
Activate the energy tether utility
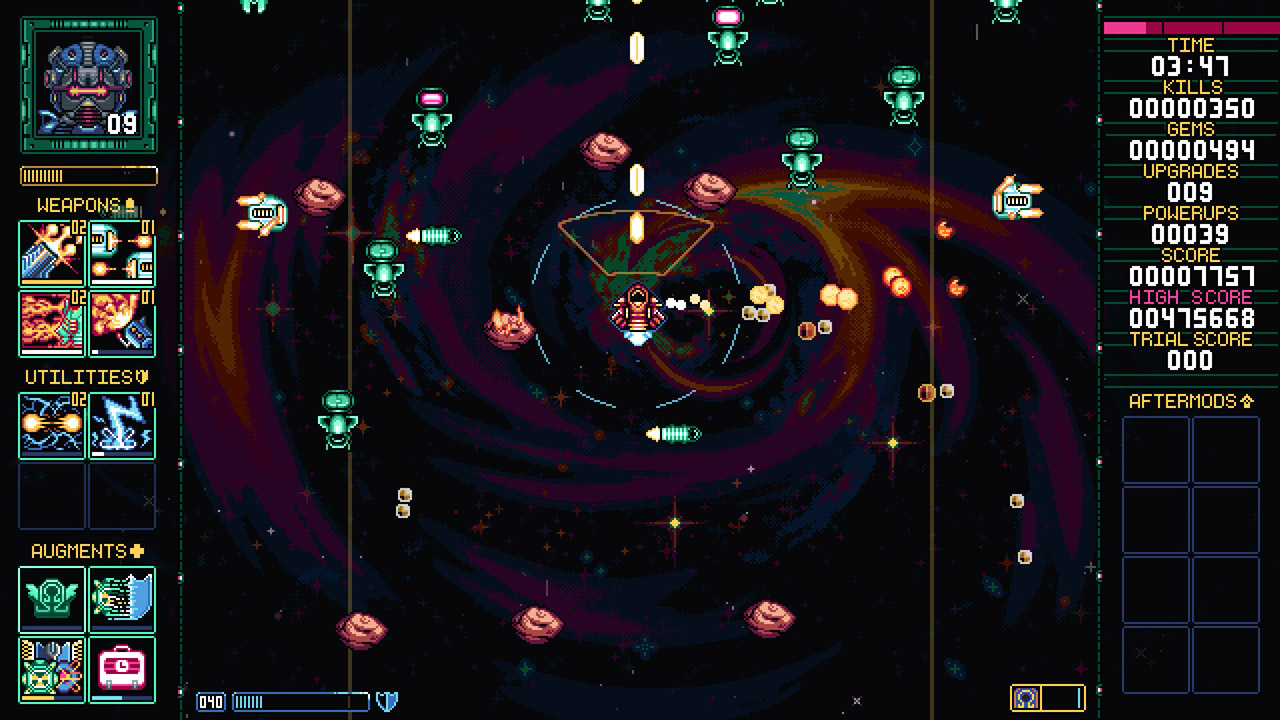pyautogui.click(x=51, y=426)
